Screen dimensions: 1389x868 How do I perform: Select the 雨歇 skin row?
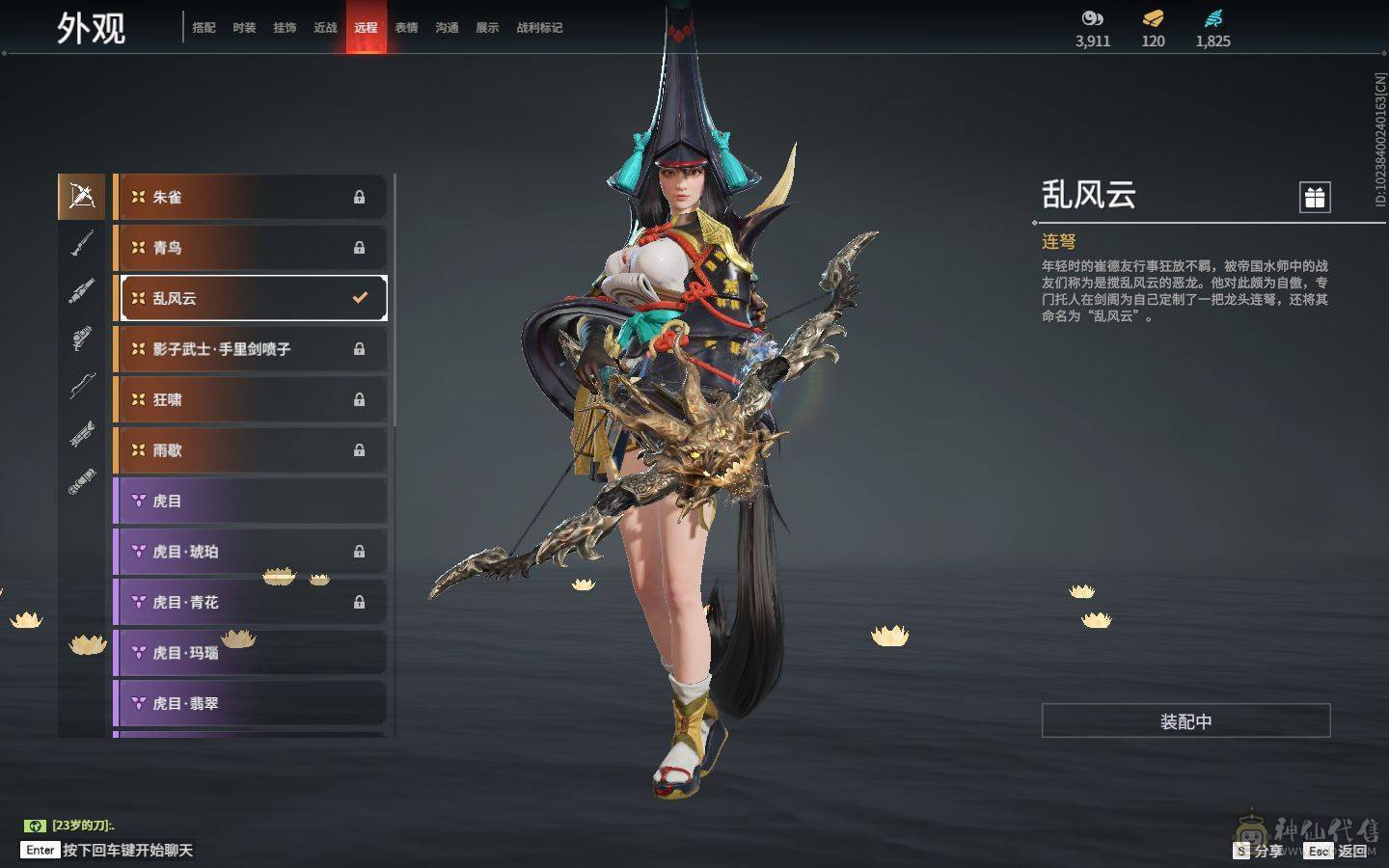click(x=251, y=450)
